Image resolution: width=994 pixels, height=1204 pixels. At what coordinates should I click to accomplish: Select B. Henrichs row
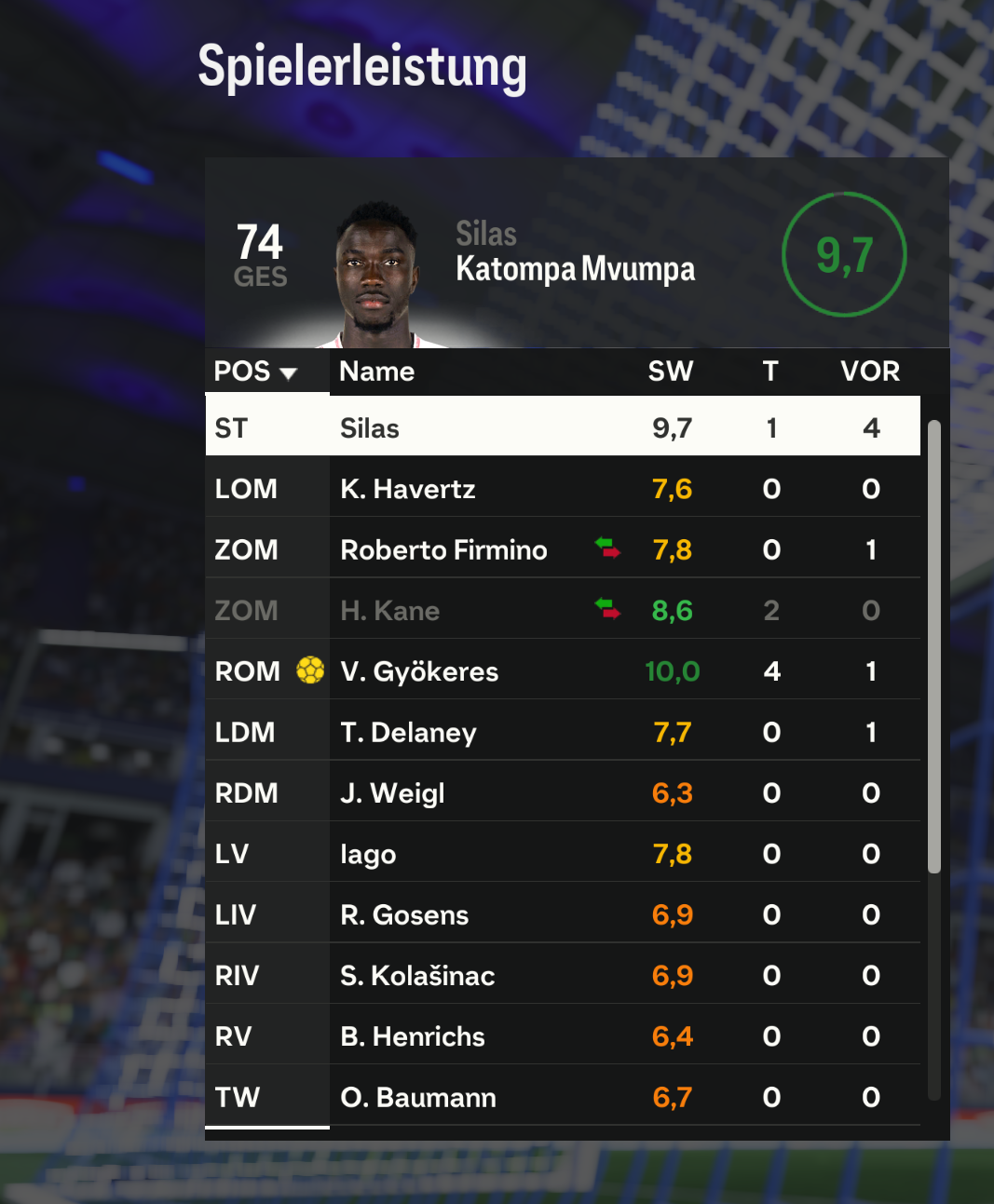pos(562,1036)
